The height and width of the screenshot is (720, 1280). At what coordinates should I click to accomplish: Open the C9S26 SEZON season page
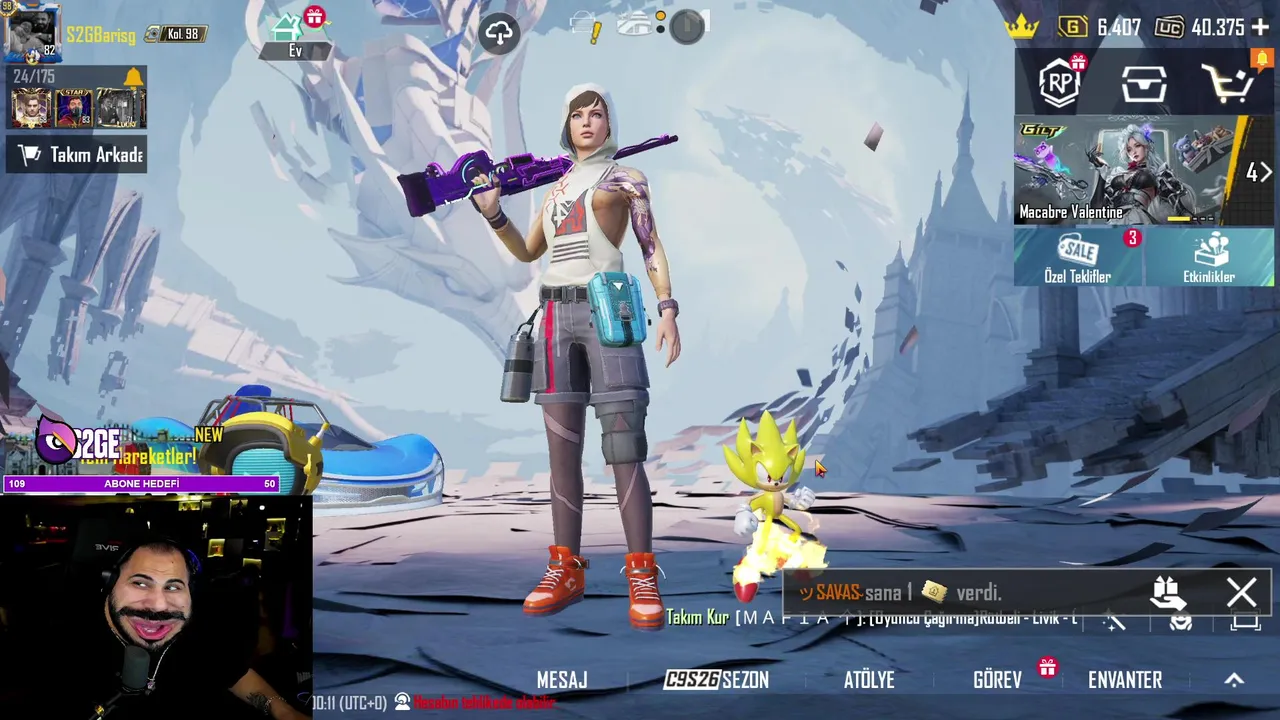point(717,680)
